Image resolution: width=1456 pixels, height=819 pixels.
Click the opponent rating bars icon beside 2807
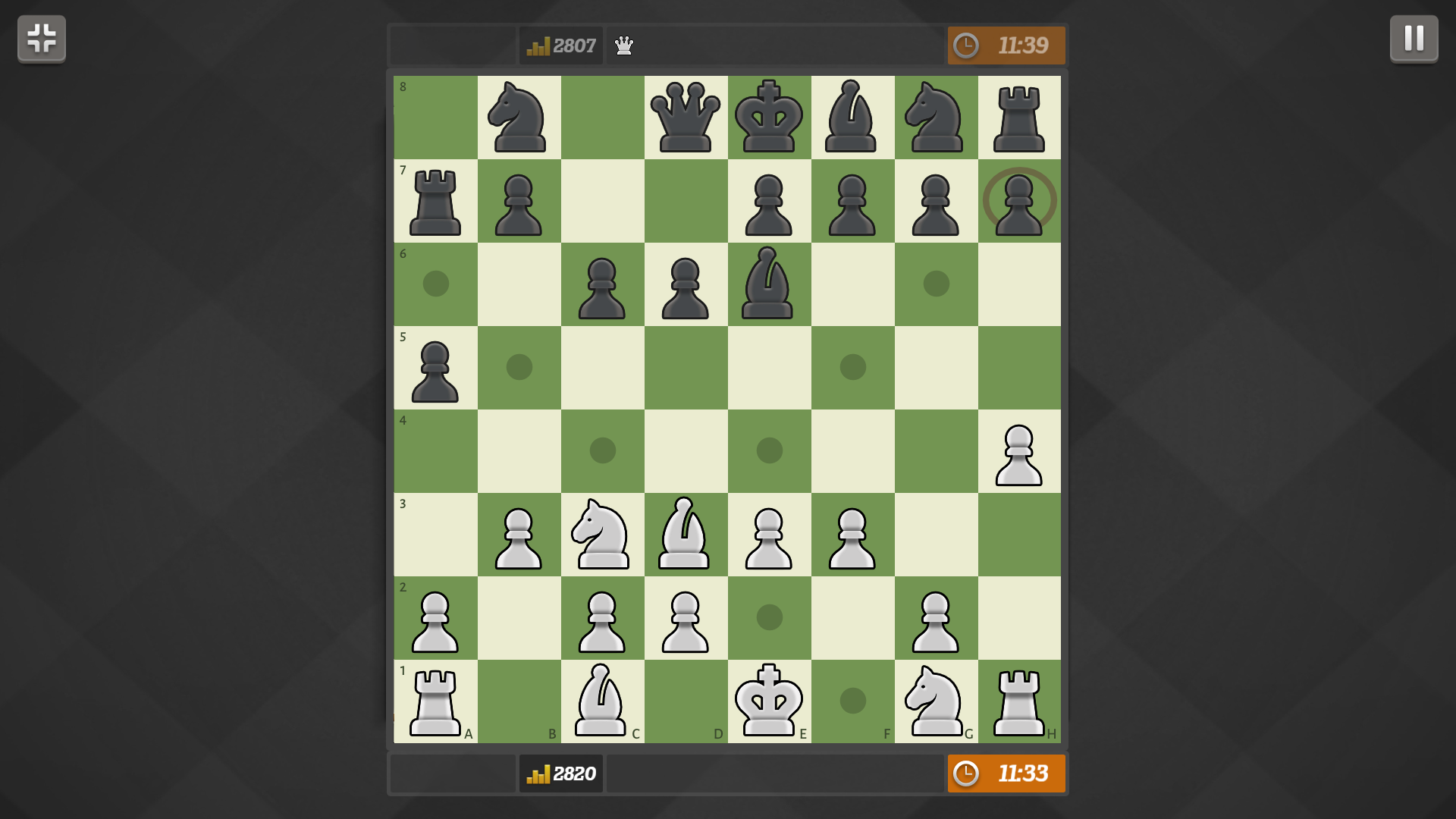(x=538, y=45)
